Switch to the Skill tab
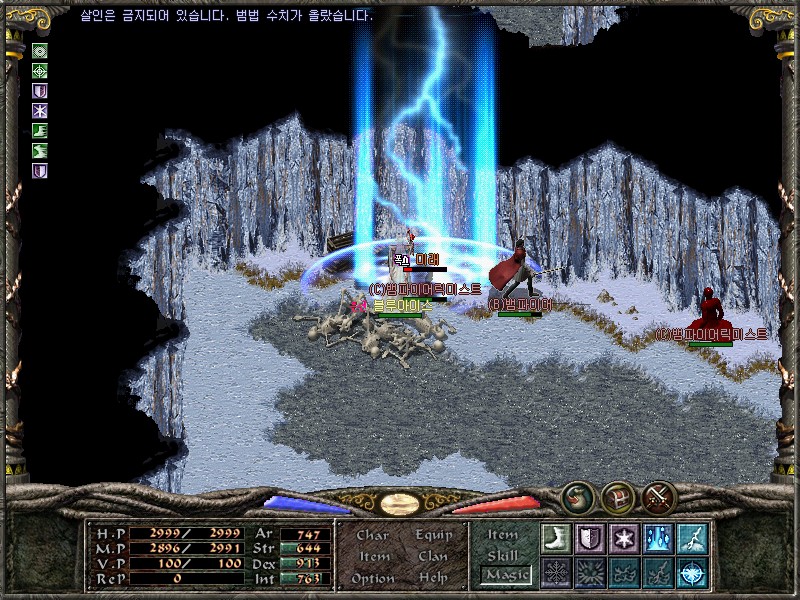800x600 pixels. point(503,555)
